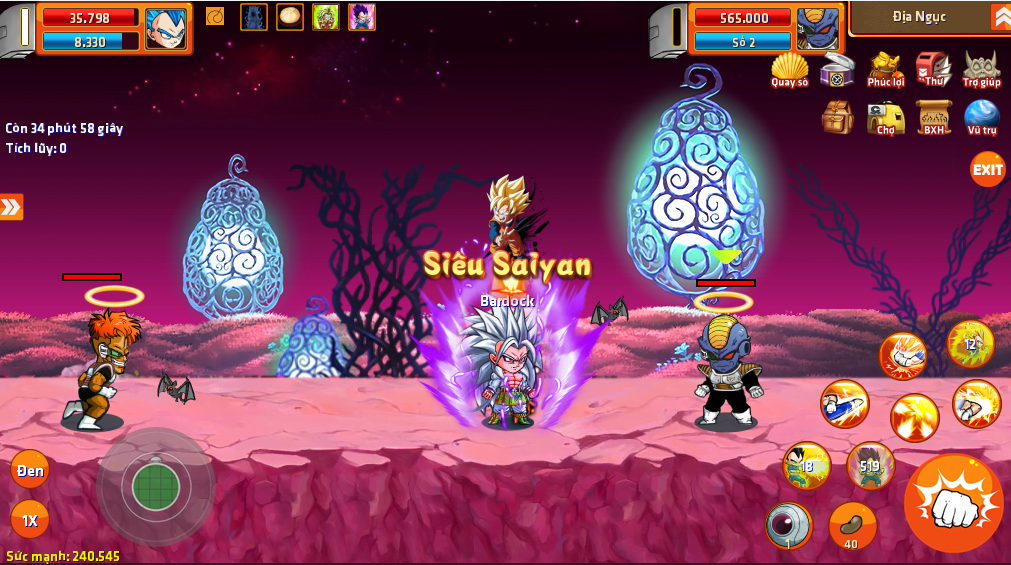
Task: Show the BXH ranking scroll
Action: click(934, 117)
